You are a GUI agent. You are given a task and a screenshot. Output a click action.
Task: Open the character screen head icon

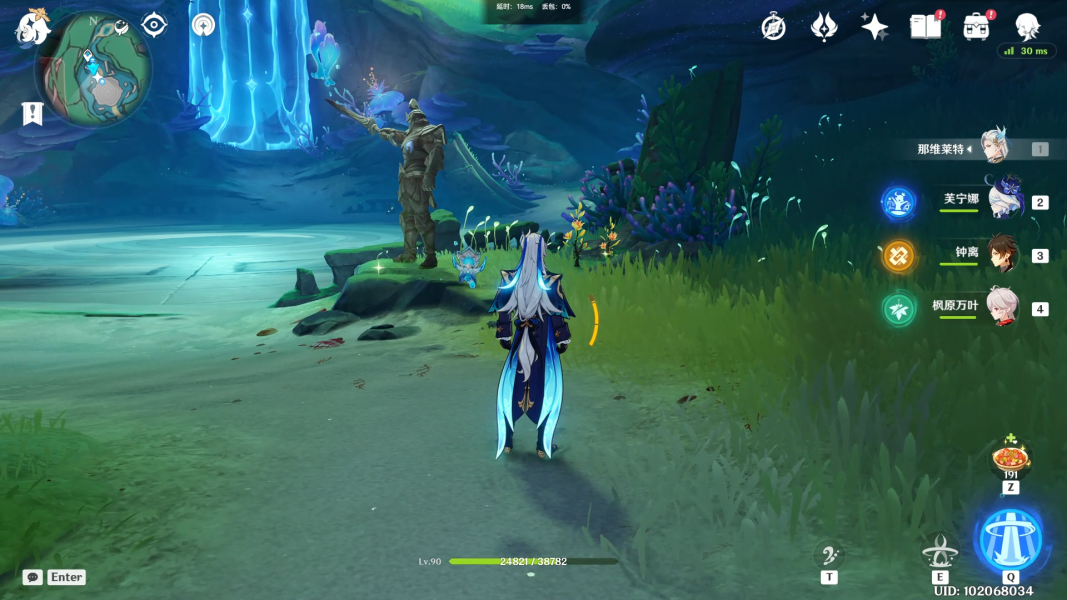pos(1027,27)
